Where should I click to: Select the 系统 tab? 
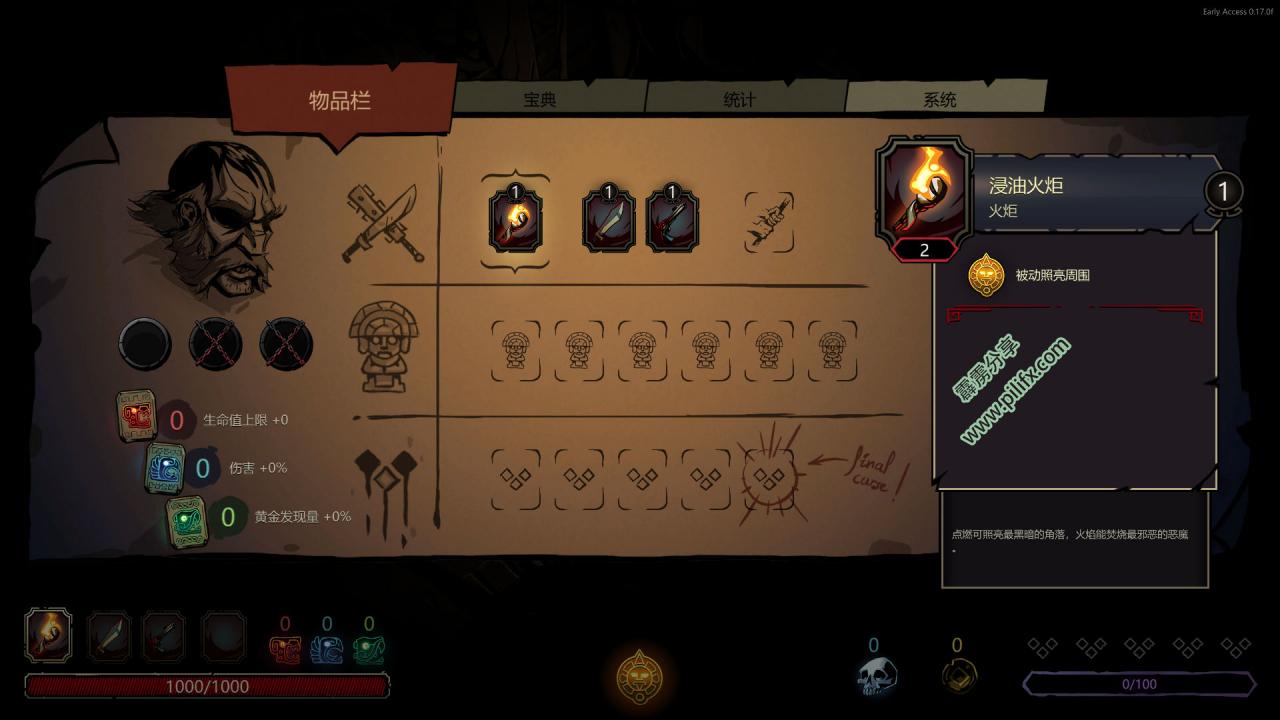[x=939, y=99]
